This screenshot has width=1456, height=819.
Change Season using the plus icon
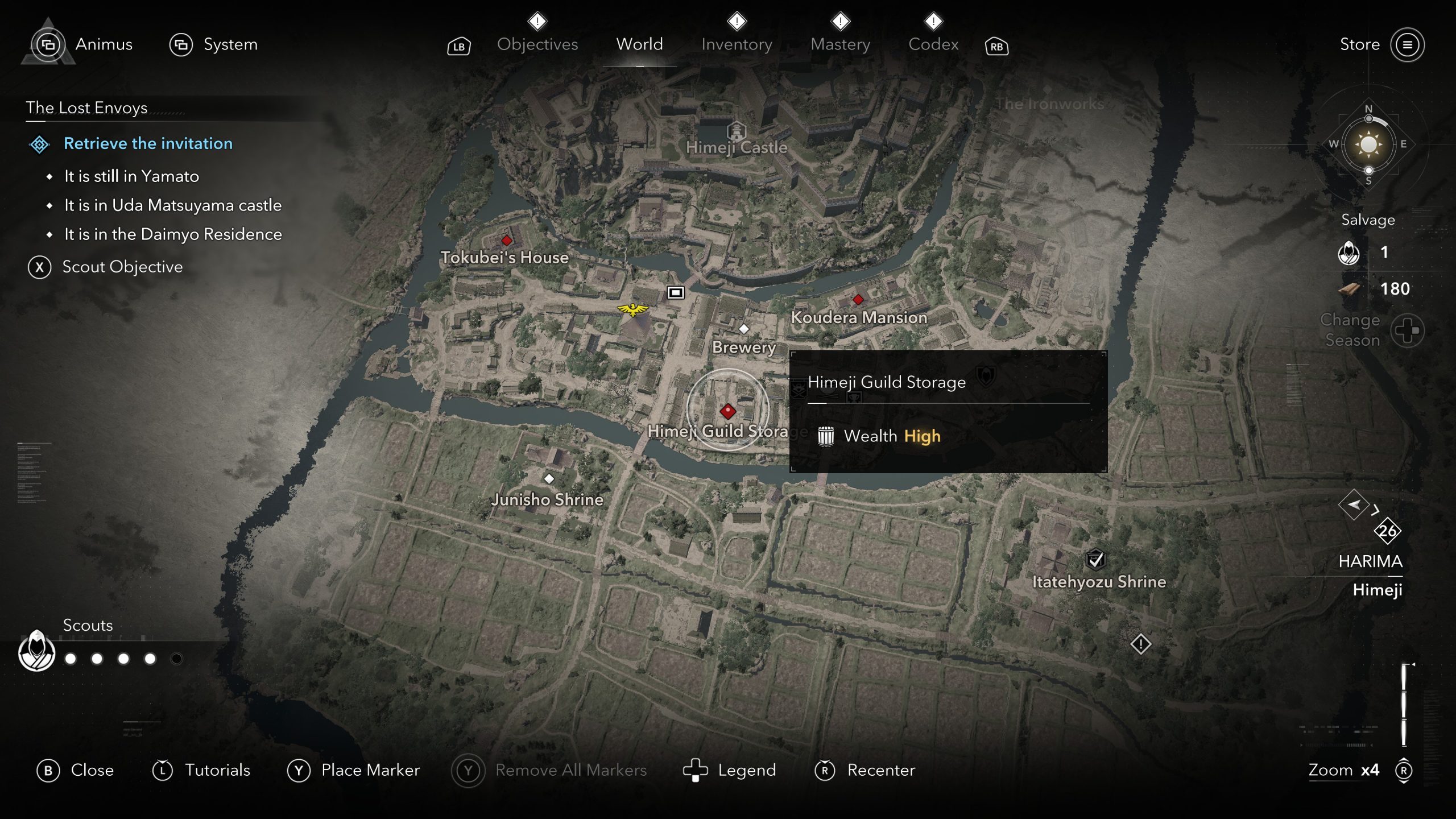(1407, 330)
